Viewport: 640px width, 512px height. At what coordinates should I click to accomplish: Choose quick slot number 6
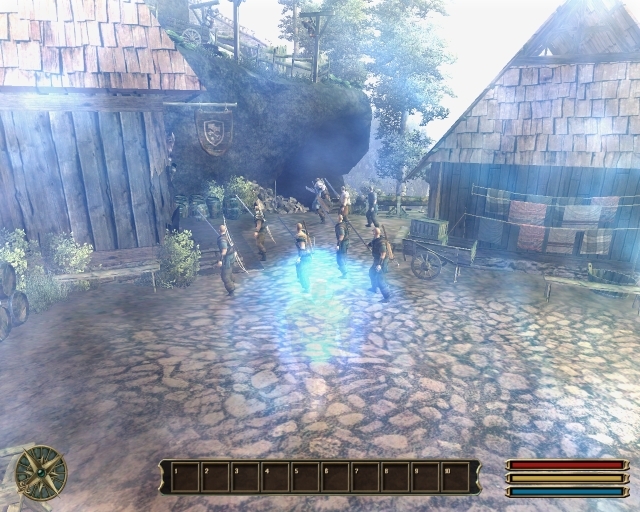(335, 477)
